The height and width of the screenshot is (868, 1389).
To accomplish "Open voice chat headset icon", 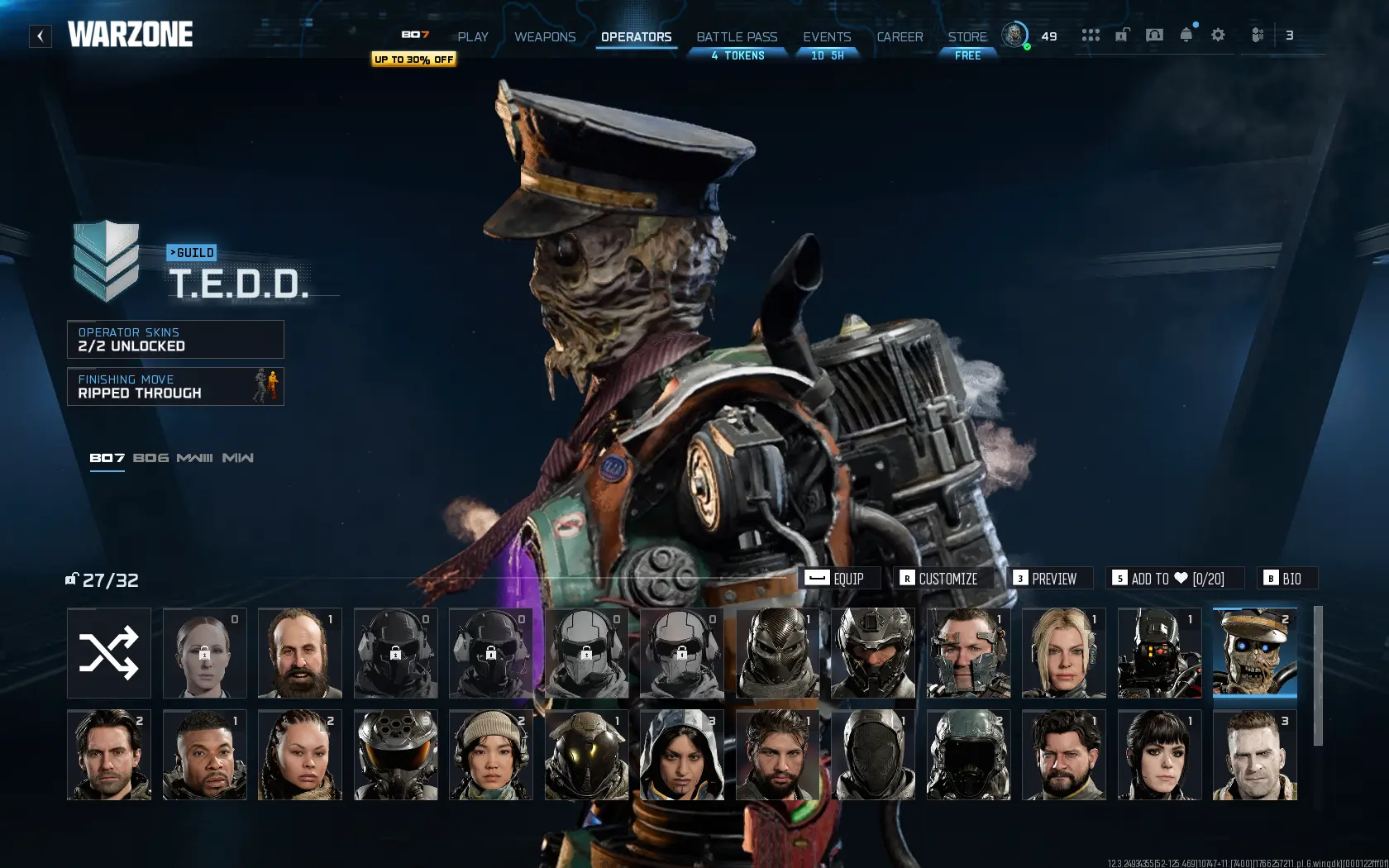I will (1154, 36).
